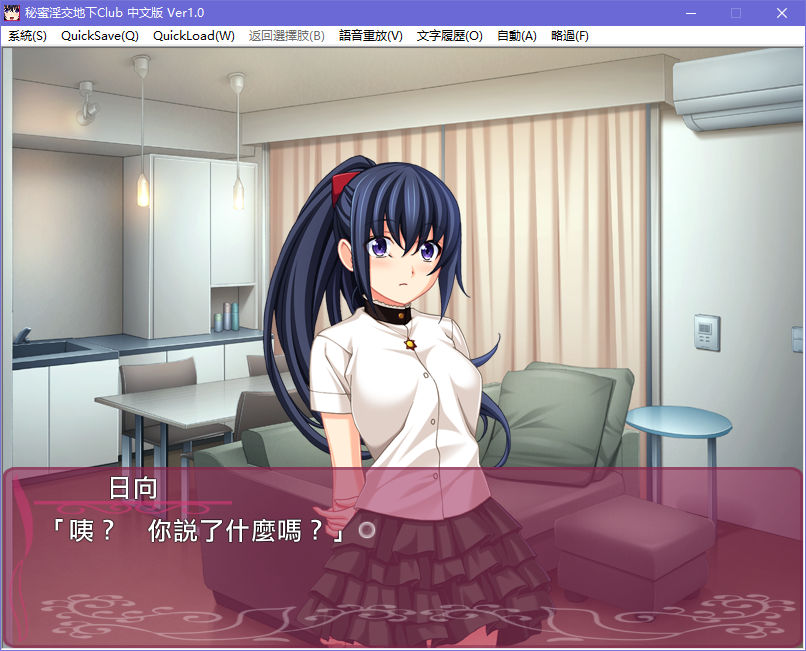Minimize the game window
This screenshot has width=806, height=651.
click(690, 13)
